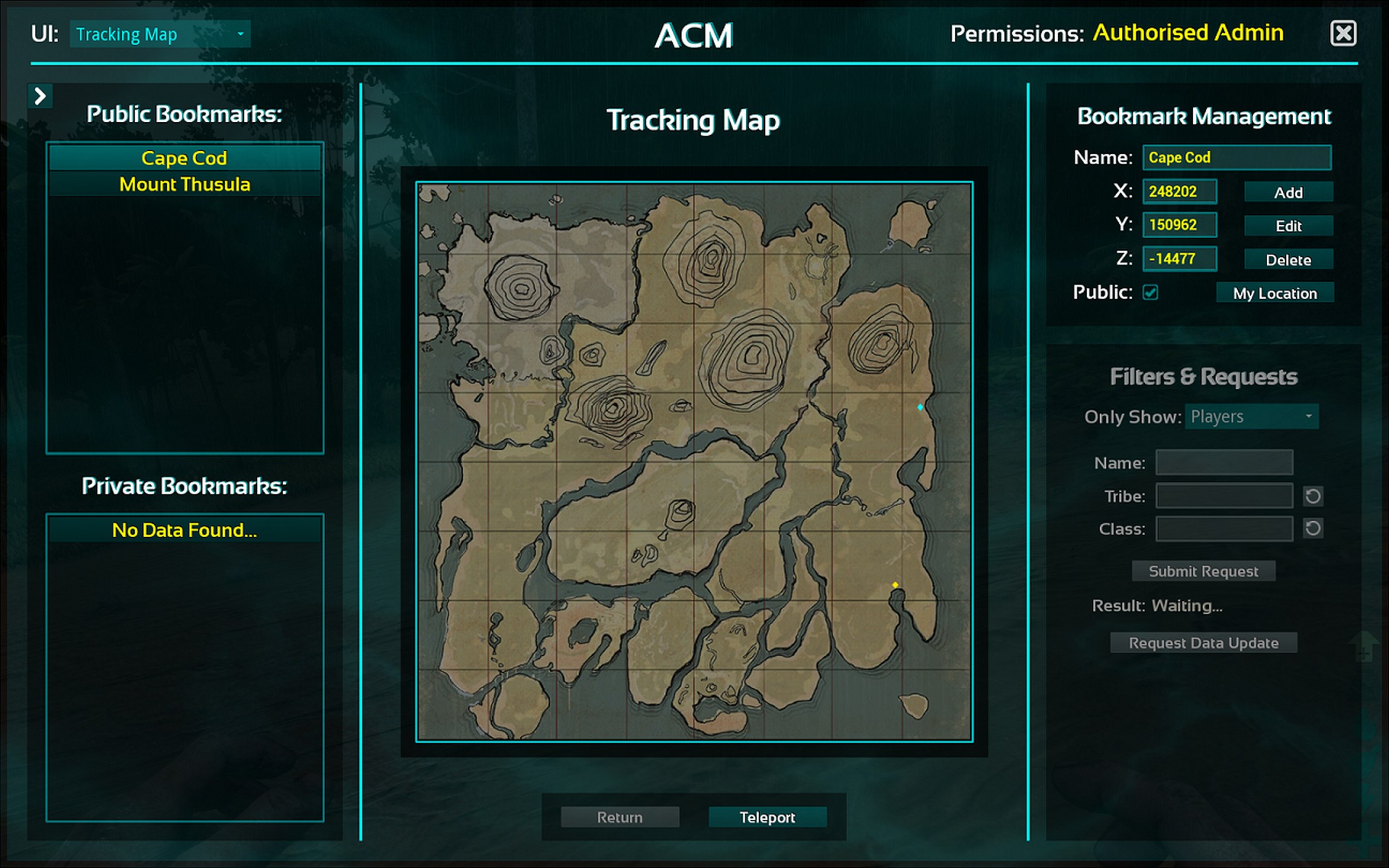Delete the selected bookmark

1288,260
